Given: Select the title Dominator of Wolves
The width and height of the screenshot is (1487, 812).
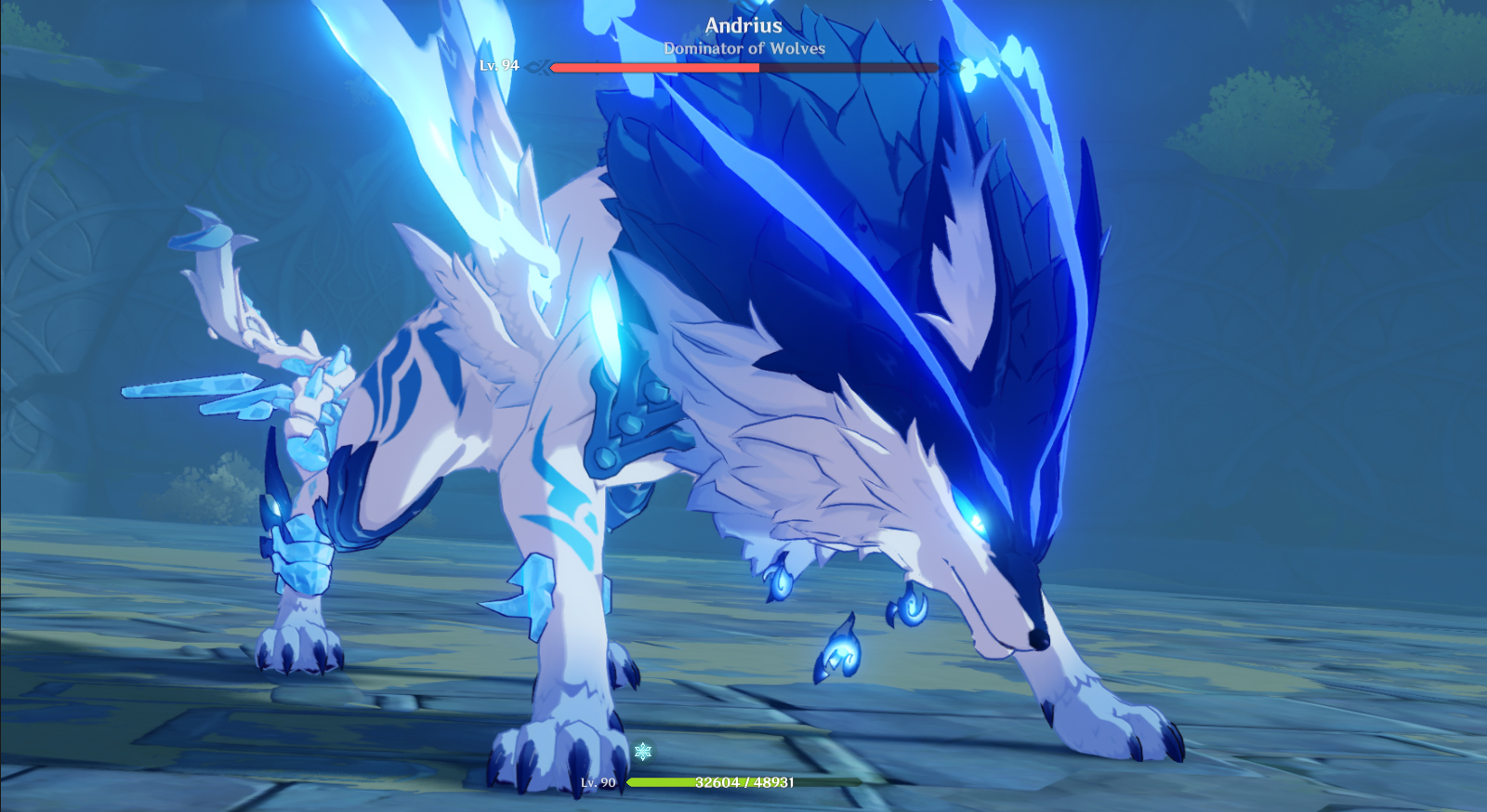Looking at the screenshot, I should [742, 49].
